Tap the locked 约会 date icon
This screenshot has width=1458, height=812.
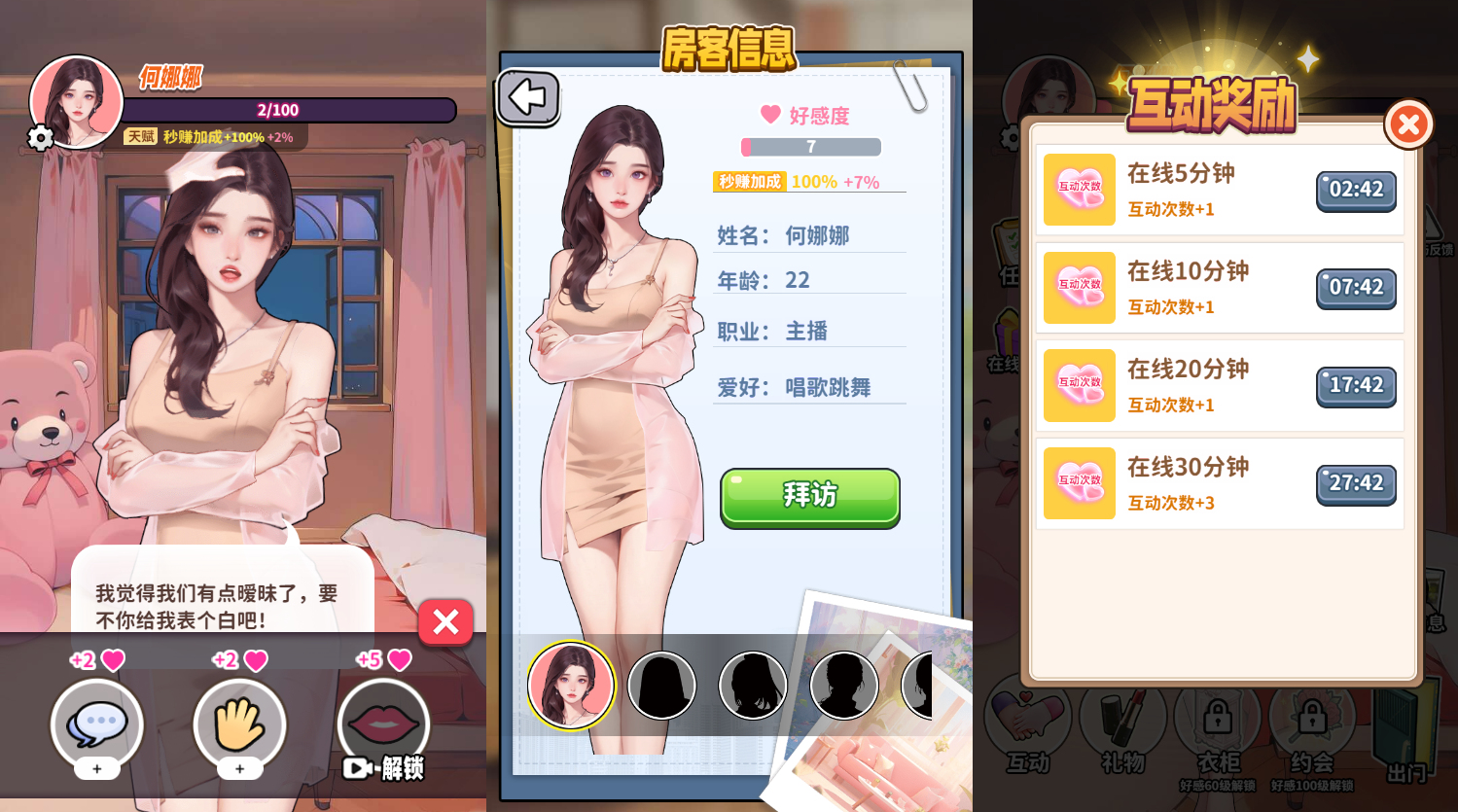click(x=1312, y=718)
